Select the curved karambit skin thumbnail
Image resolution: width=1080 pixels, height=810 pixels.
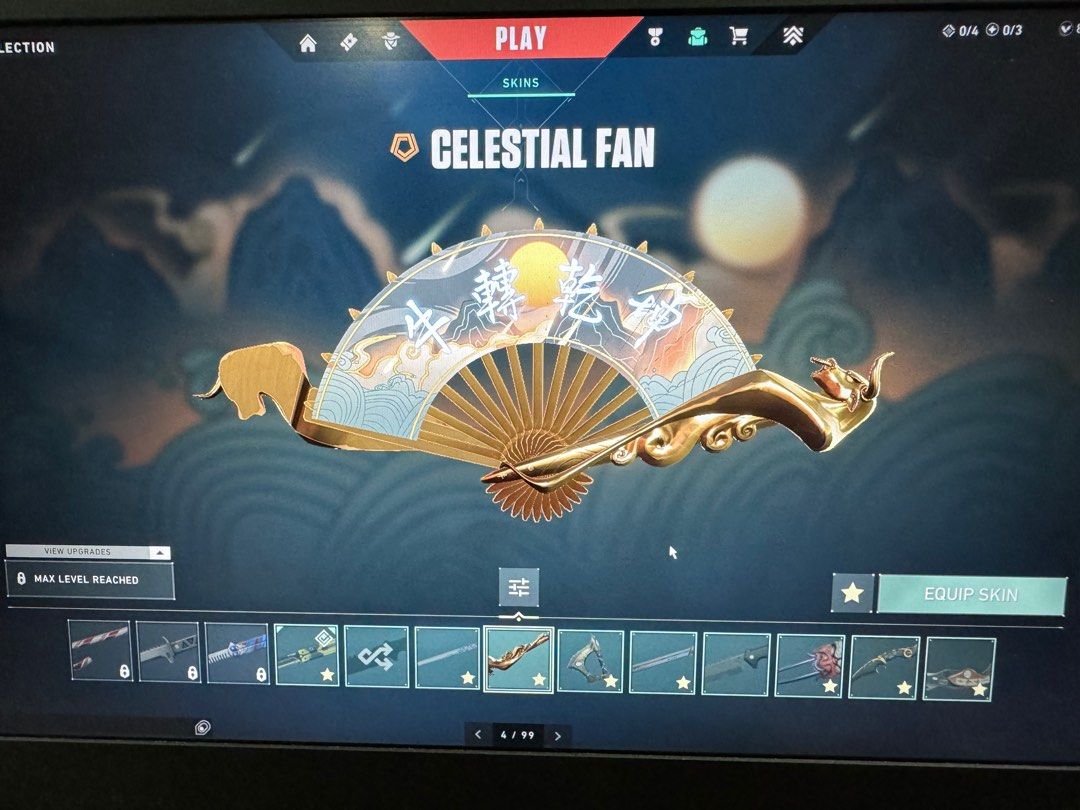pyautogui.click(x=884, y=665)
